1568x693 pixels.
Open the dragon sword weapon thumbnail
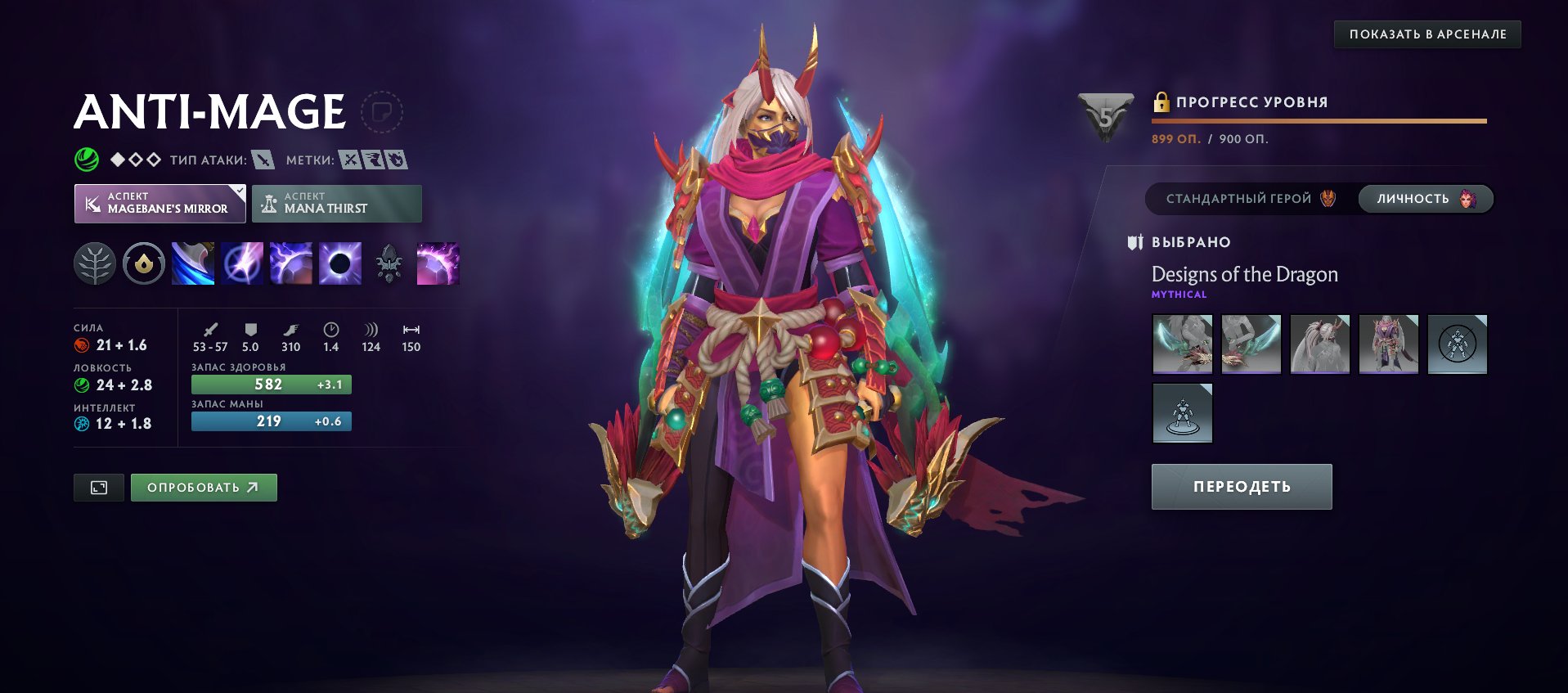click(1182, 344)
